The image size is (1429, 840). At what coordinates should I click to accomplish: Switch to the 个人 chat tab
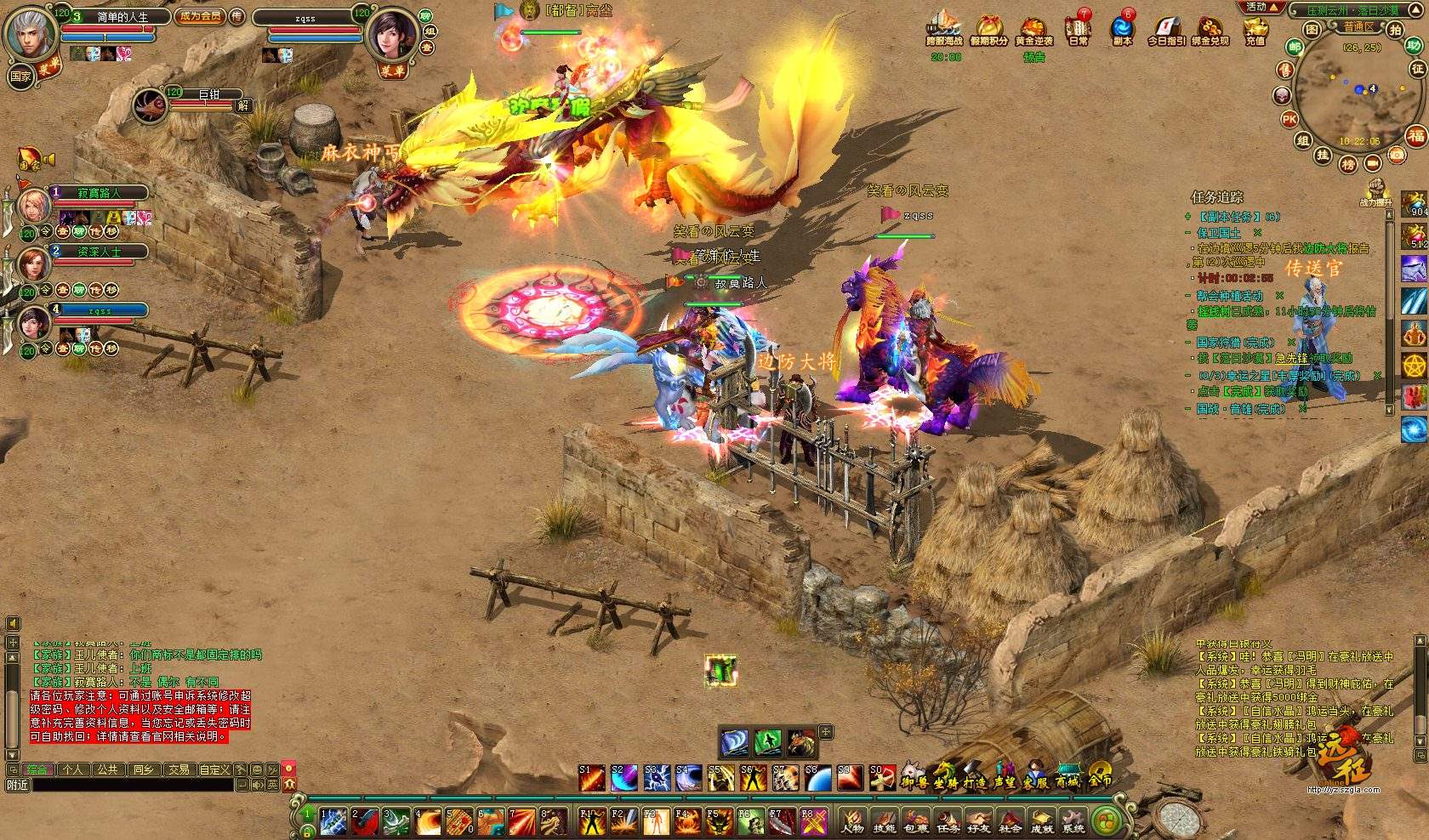click(73, 769)
